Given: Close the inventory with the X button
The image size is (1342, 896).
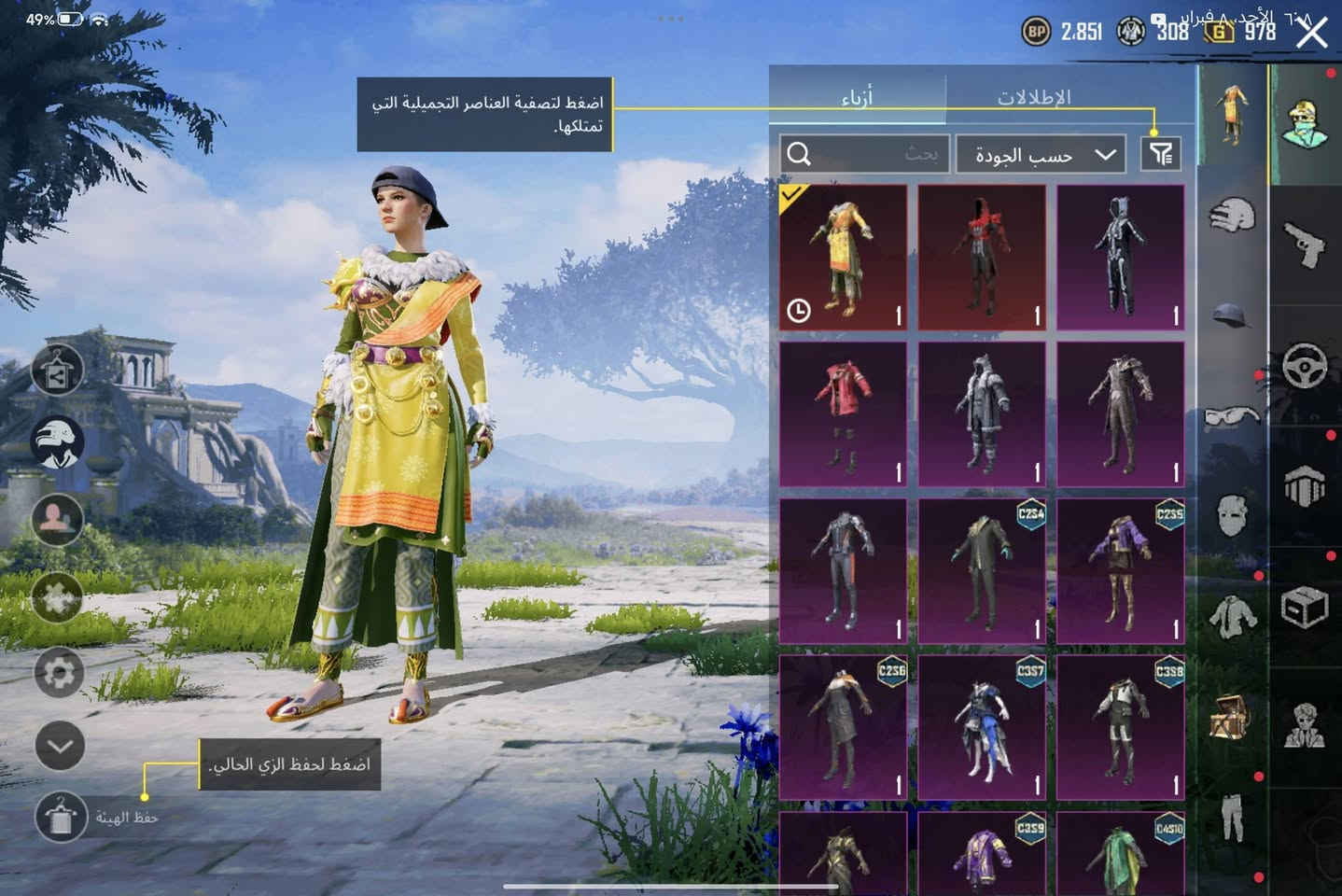Looking at the screenshot, I should click(1312, 34).
